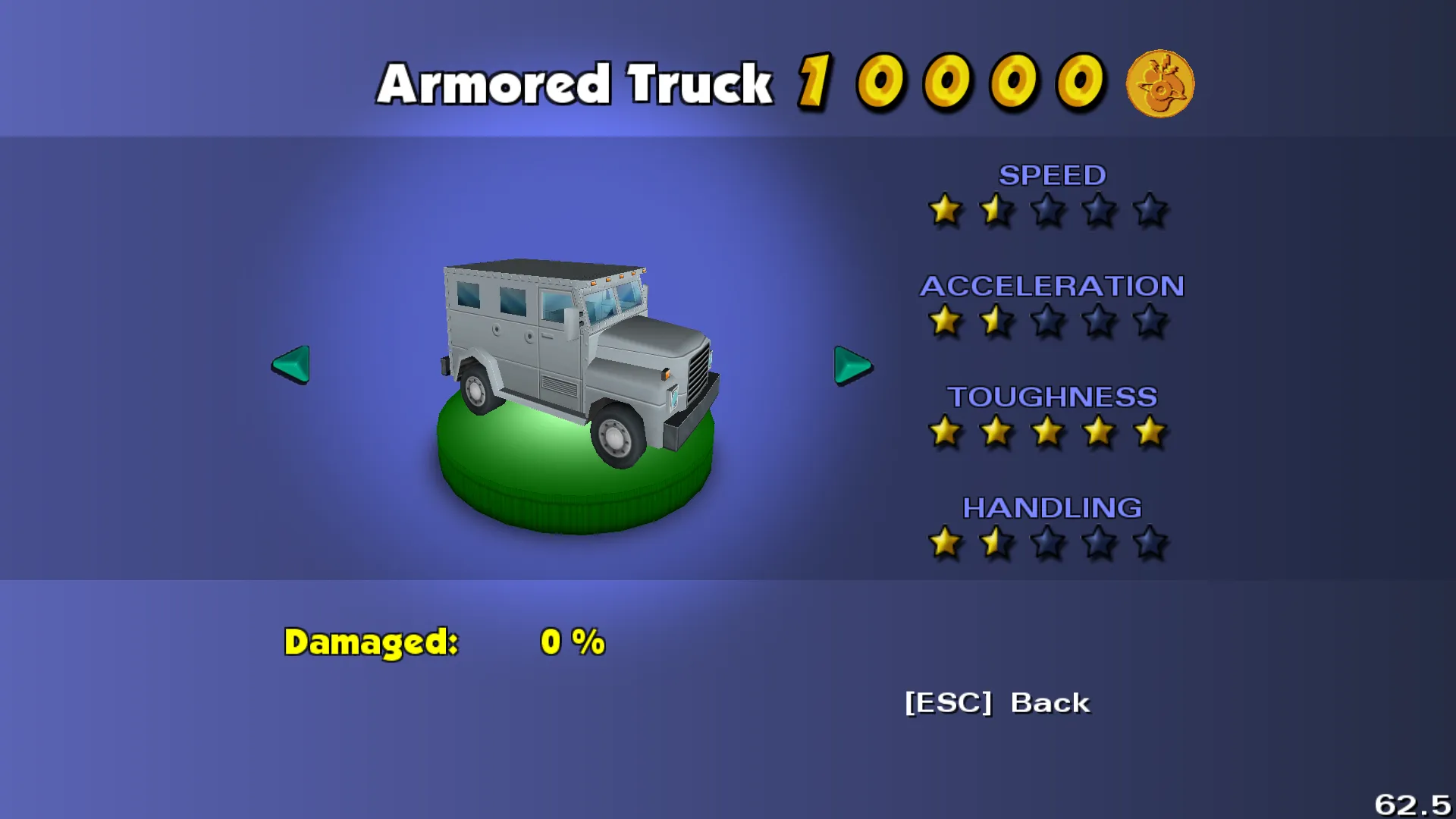Click the [ESC] Back button
This screenshot has height=819, width=1456.
[996, 703]
